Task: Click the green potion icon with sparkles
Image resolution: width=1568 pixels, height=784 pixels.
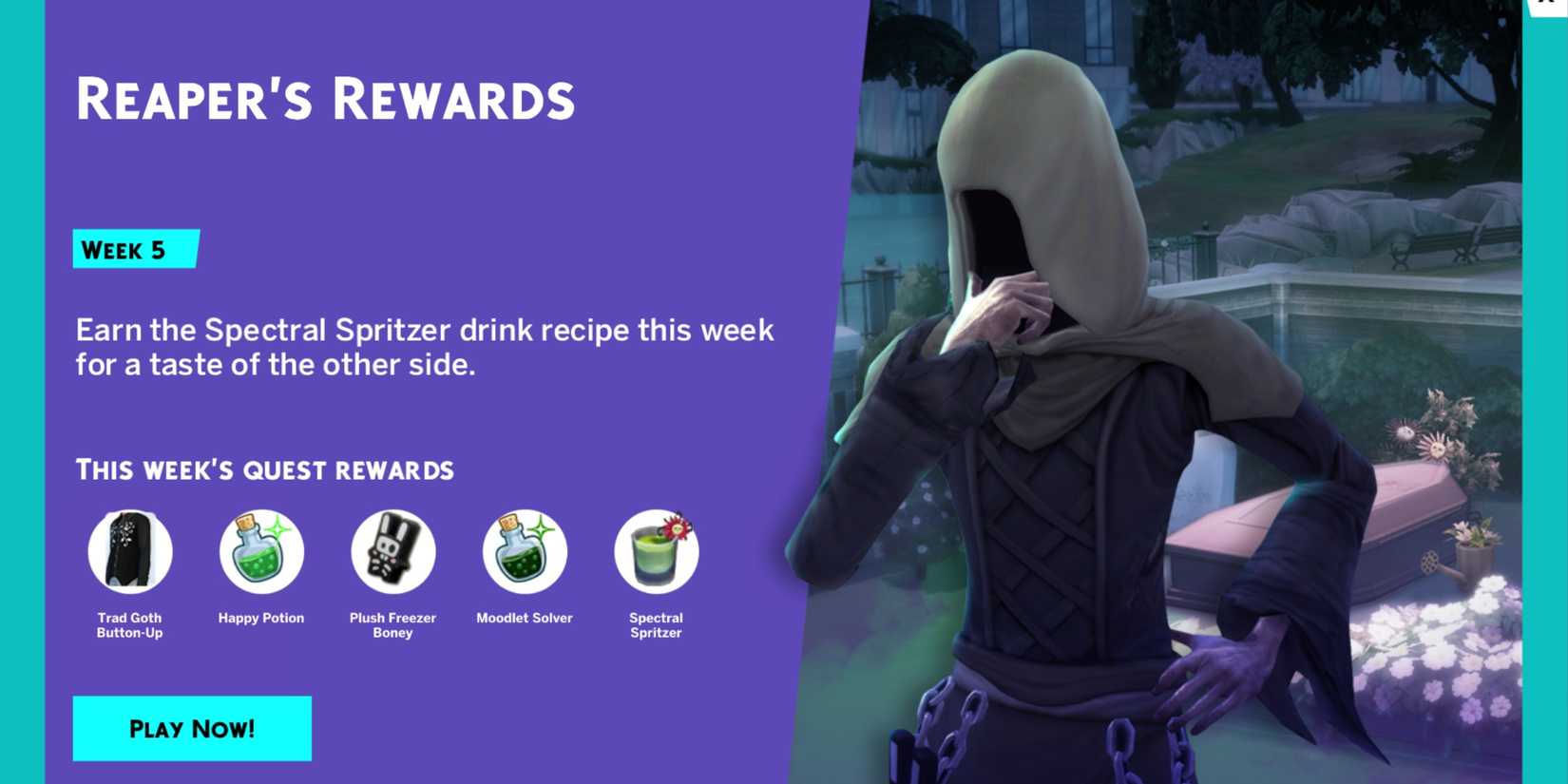Action: (x=261, y=551)
